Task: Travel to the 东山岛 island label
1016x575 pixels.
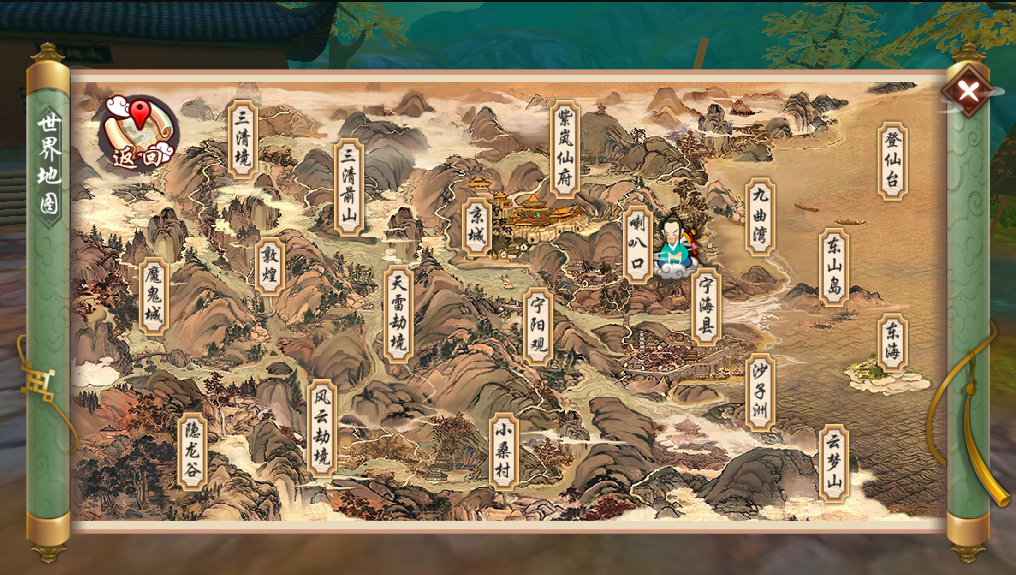Action: [x=834, y=267]
